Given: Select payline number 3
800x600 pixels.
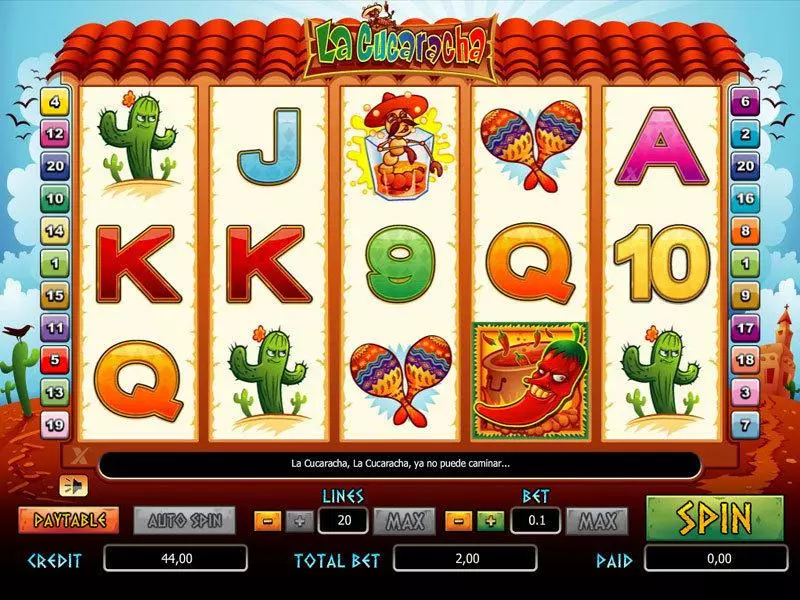Looking at the screenshot, I should [x=745, y=392].
